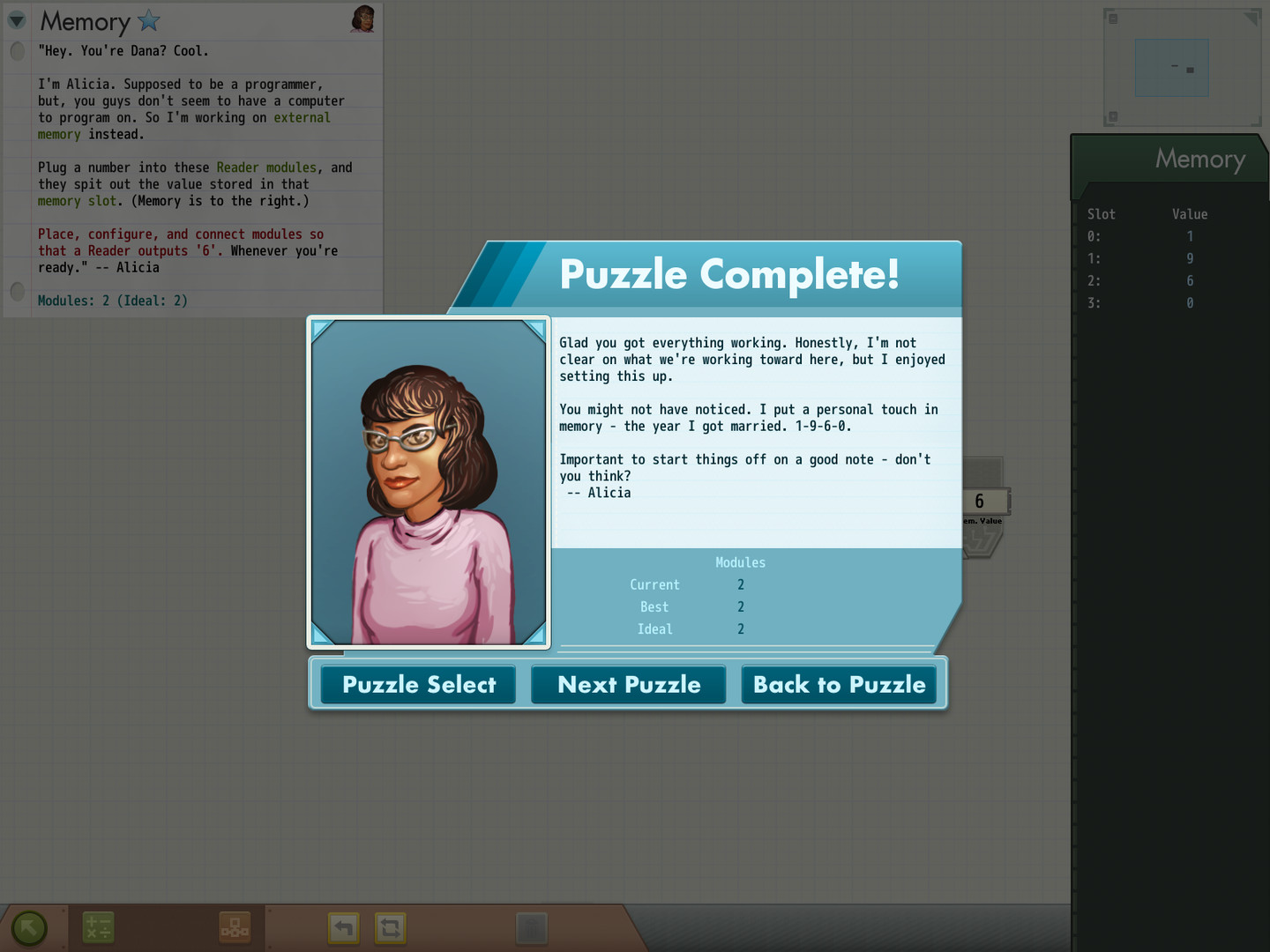The height and width of the screenshot is (952, 1270).
Task: Click the Memory panel header tab
Action: click(x=1199, y=160)
